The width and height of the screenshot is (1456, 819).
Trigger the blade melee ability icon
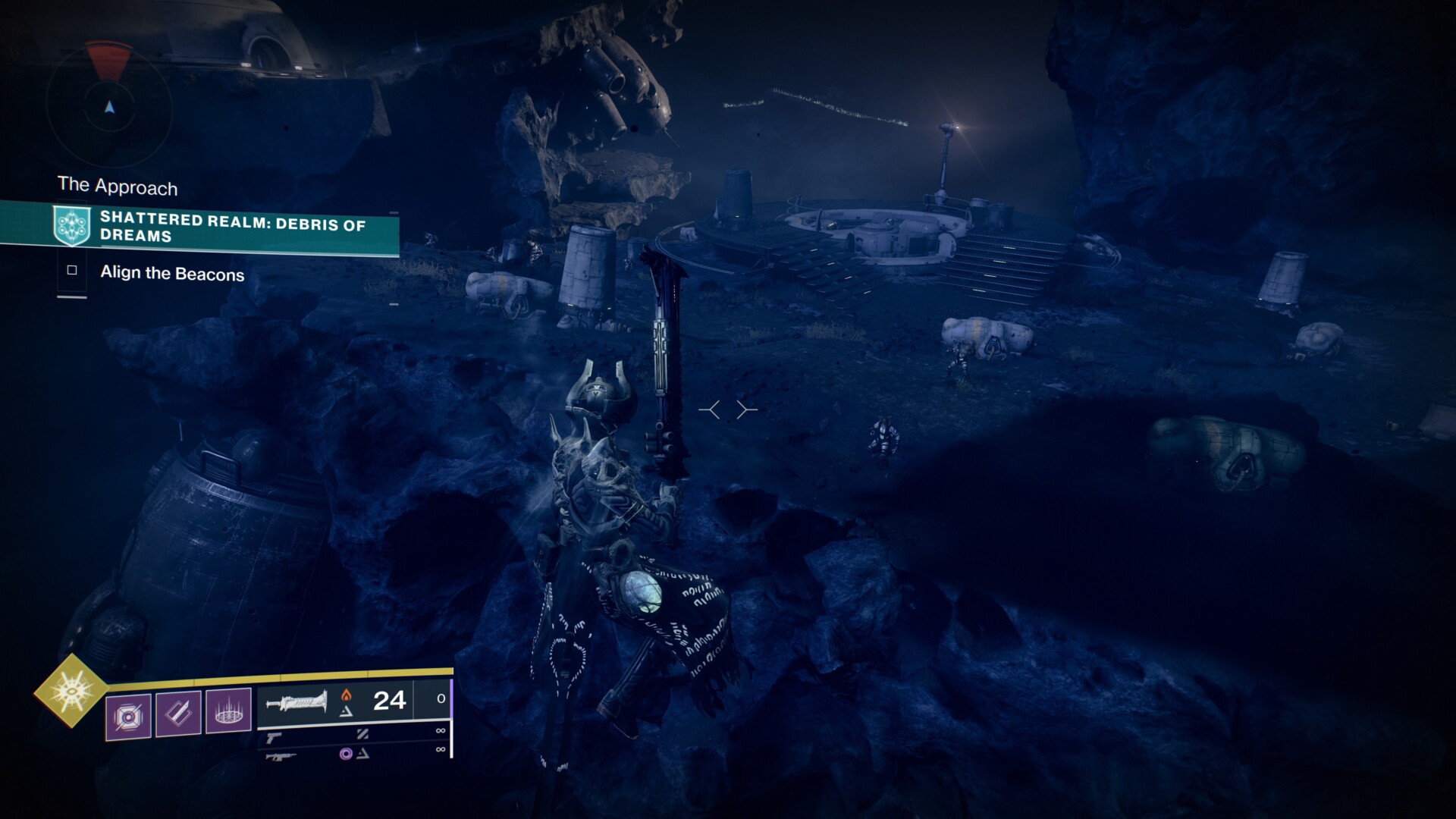[178, 713]
